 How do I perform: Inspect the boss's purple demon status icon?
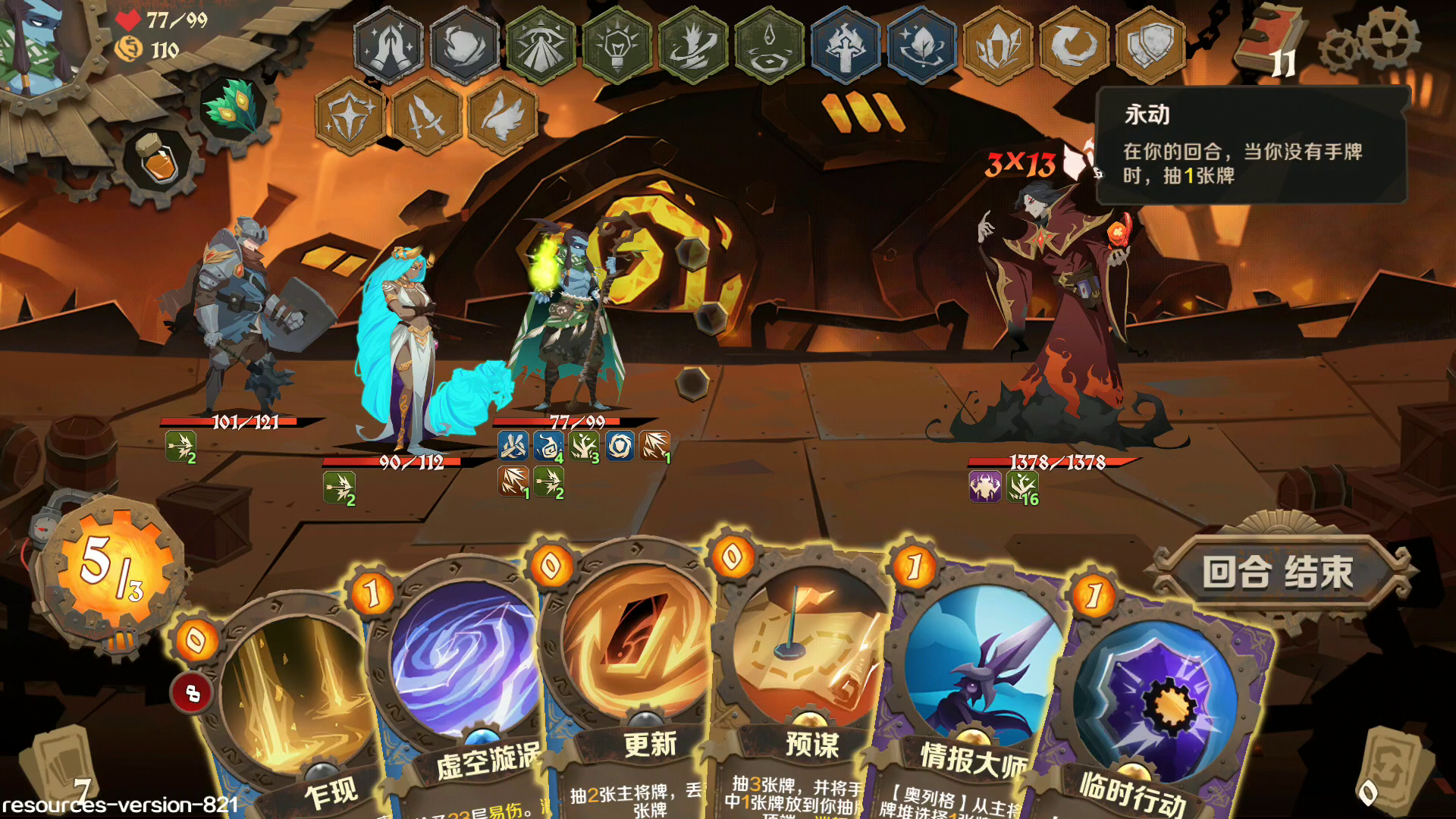click(984, 487)
